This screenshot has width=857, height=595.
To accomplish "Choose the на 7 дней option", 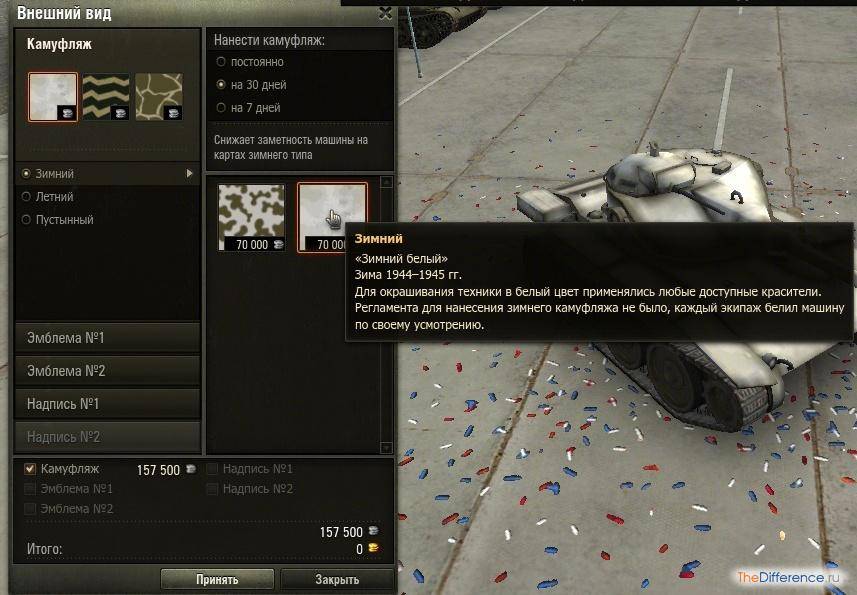I will 221,108.
